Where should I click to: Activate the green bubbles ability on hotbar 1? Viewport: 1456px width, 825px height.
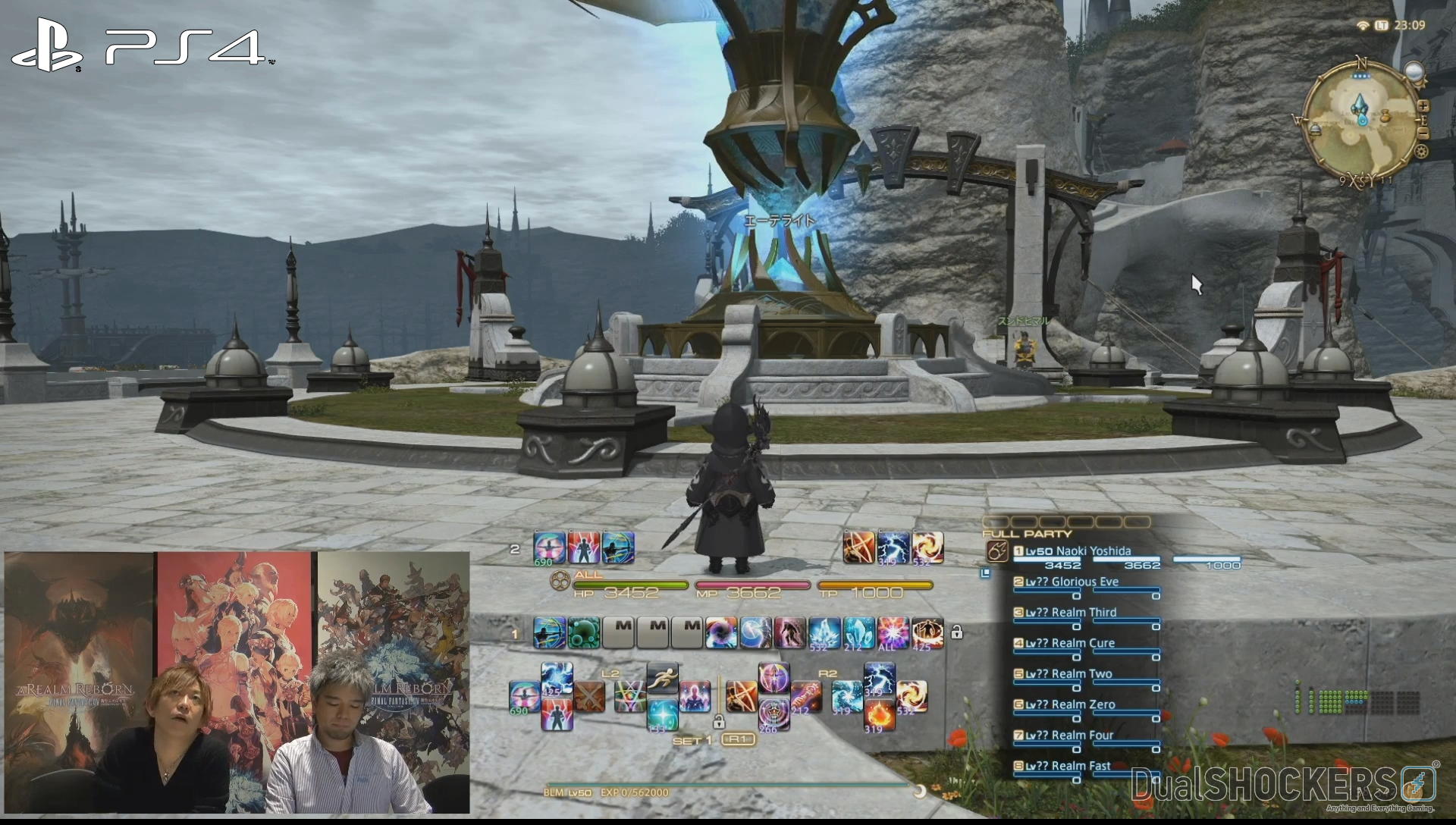coord(584,633)
